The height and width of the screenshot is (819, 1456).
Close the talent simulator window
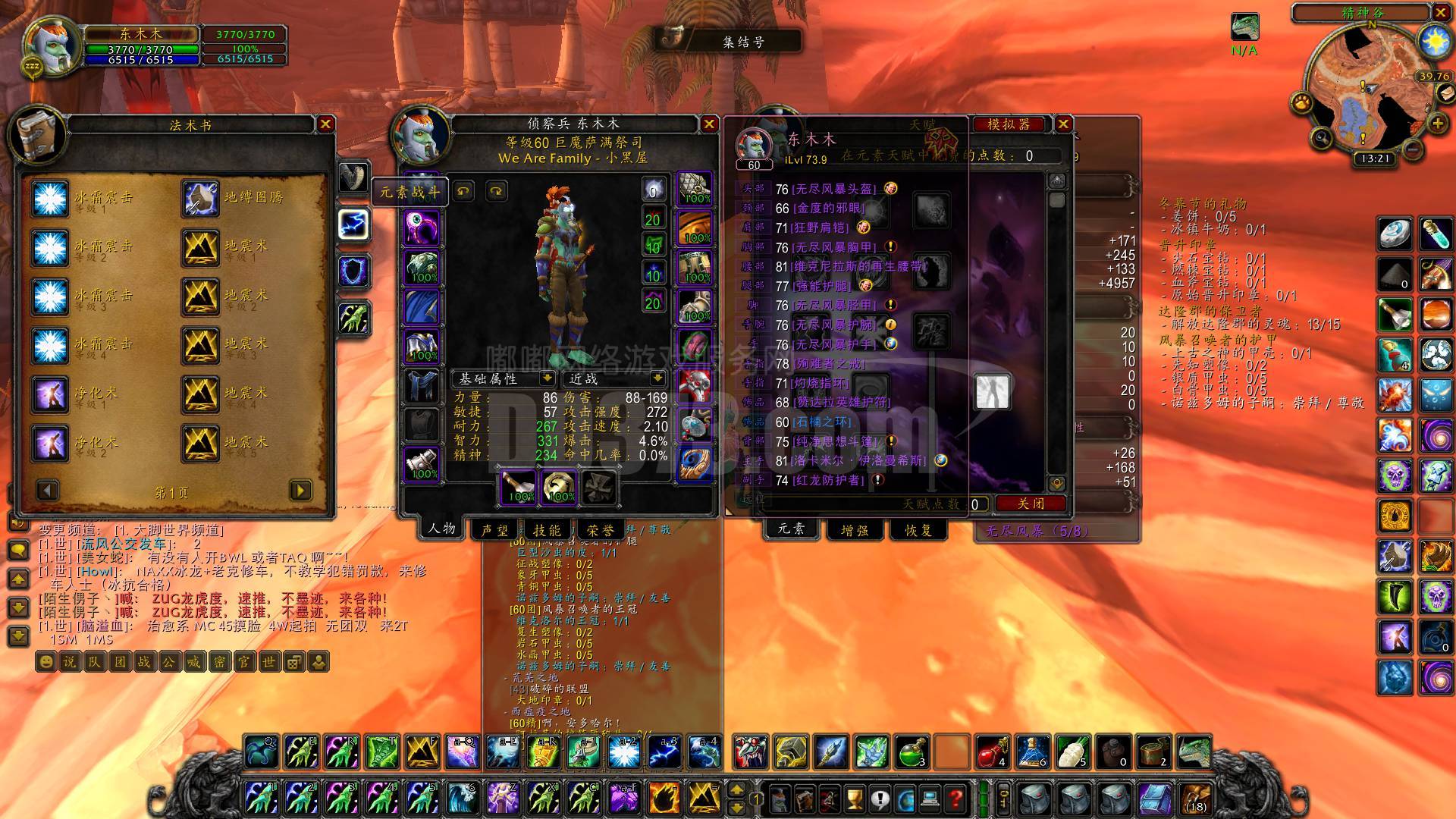(1063, 124)
